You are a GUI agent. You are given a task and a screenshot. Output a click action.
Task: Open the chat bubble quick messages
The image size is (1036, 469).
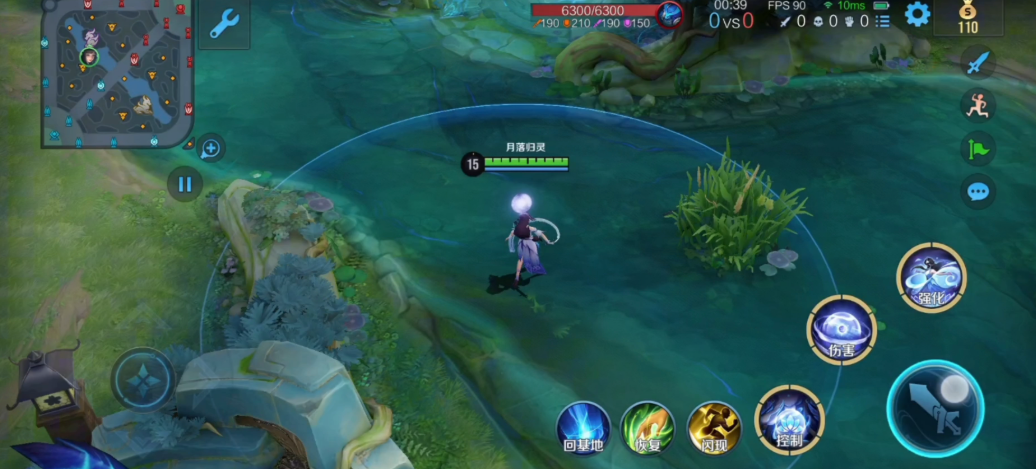[978, 191]
